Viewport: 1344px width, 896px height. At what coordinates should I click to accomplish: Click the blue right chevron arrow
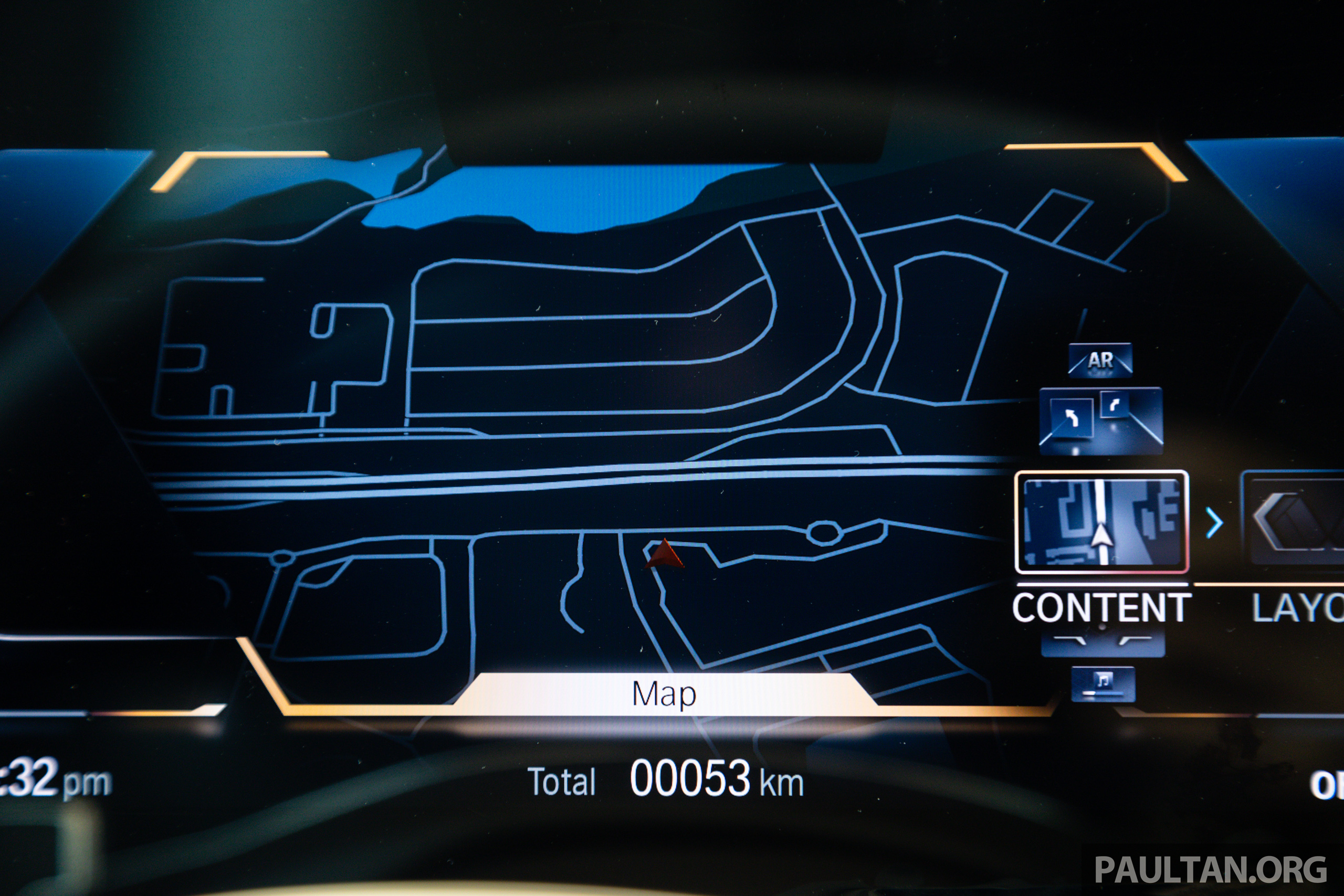point(1214,522)
